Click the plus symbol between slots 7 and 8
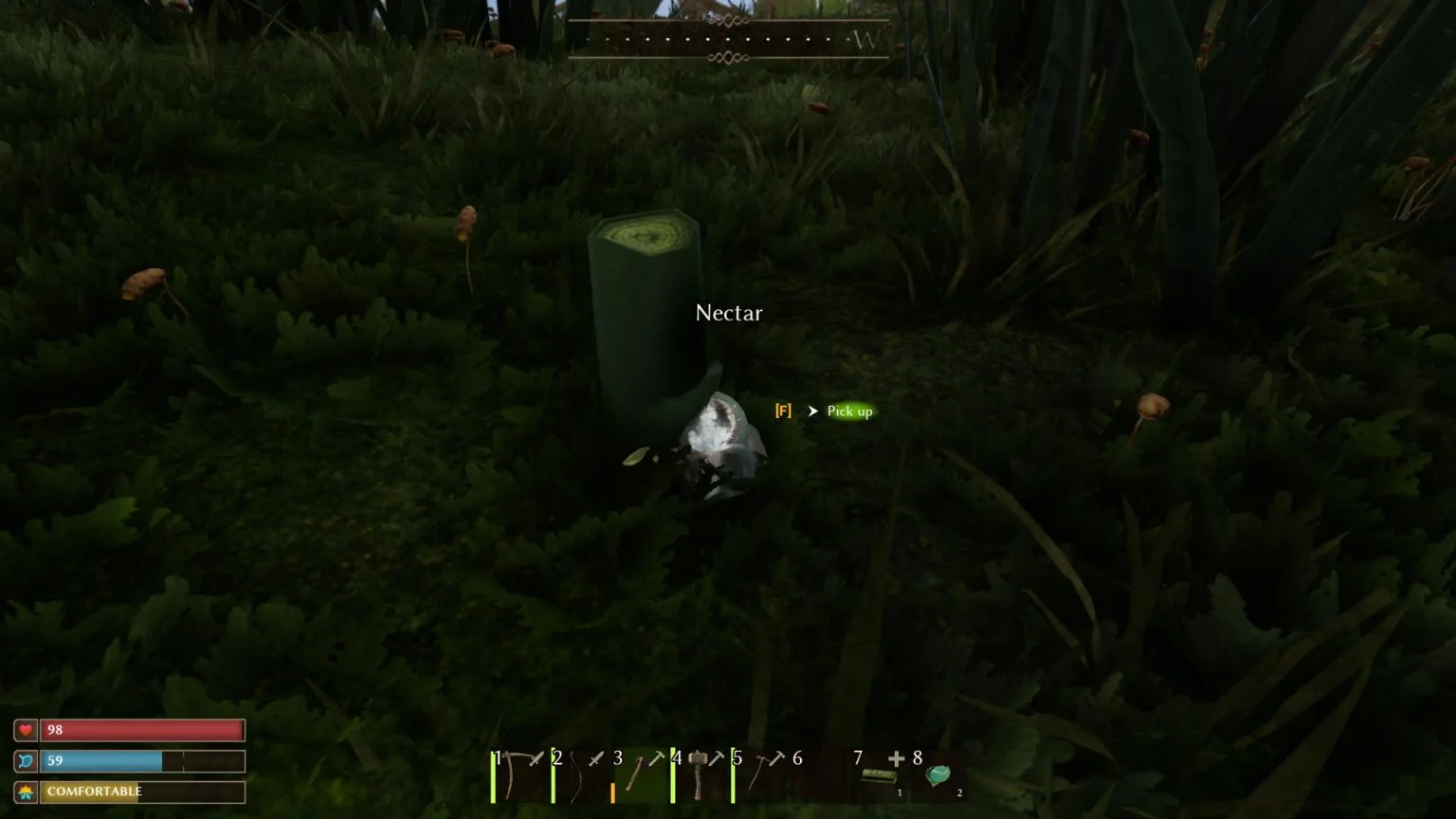 [895, 758]
